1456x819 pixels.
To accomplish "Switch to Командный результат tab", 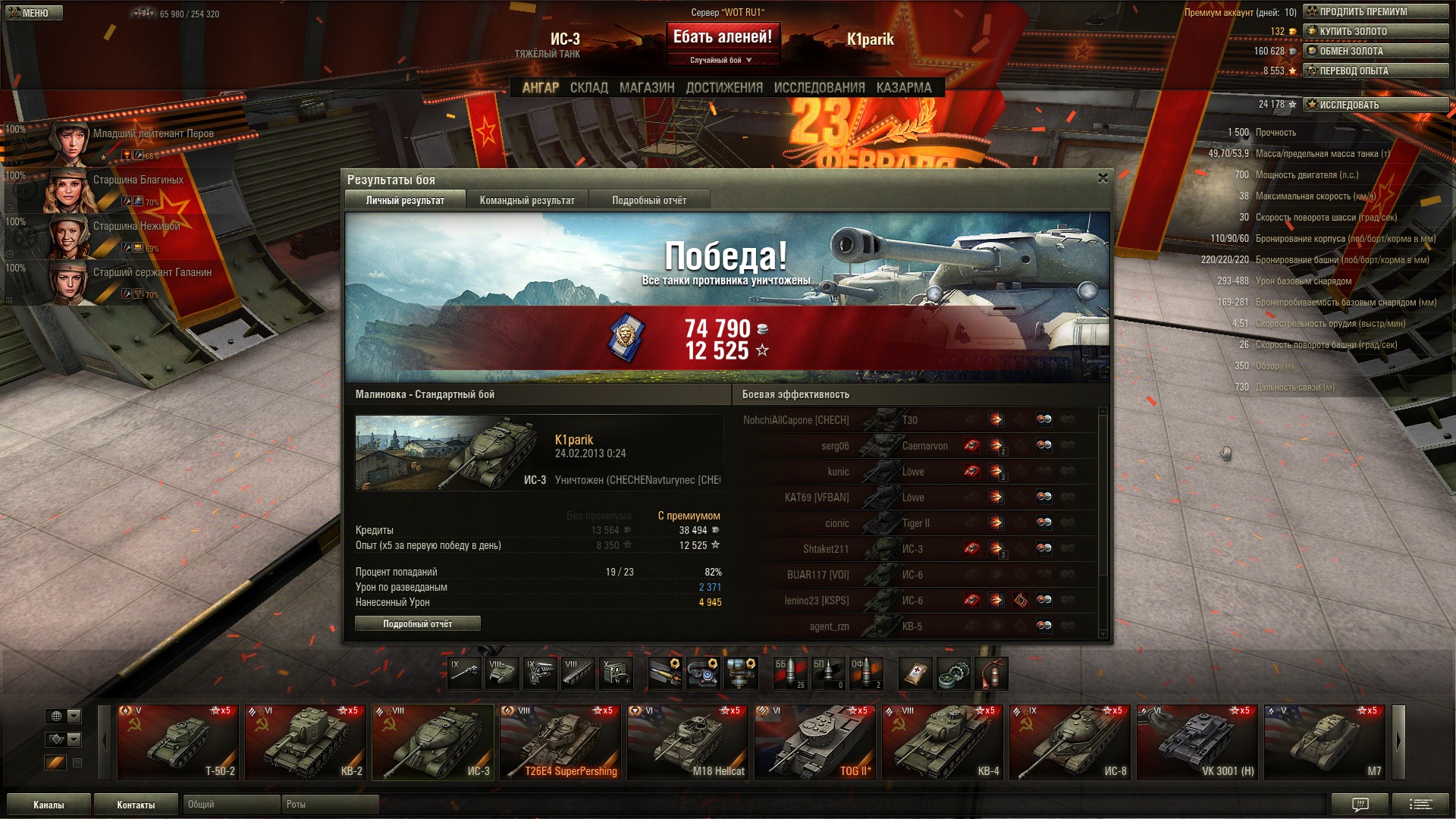I will [x=527, y=201].
